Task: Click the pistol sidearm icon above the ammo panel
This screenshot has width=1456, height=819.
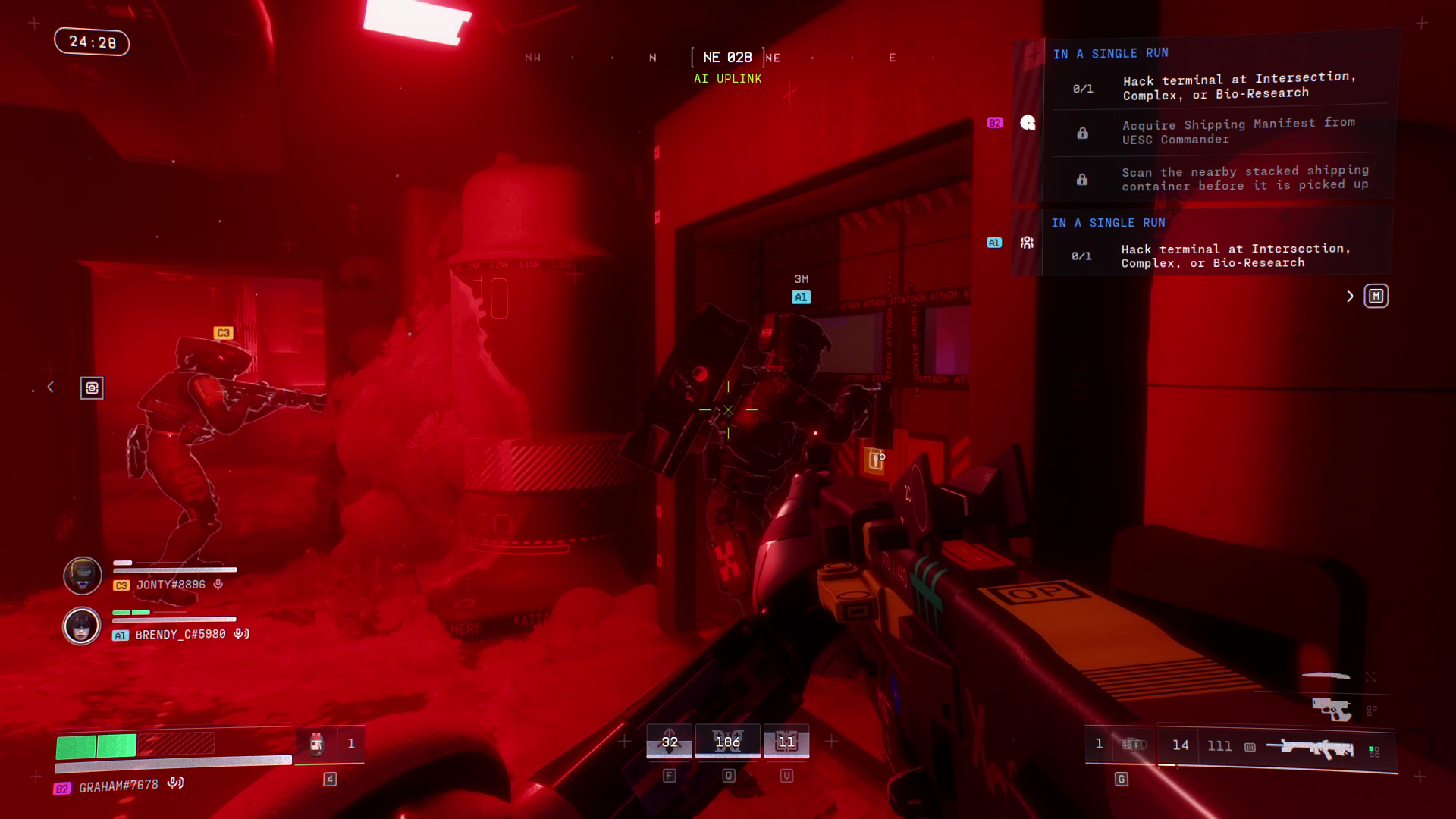Action: click(x=1329, y=710)
